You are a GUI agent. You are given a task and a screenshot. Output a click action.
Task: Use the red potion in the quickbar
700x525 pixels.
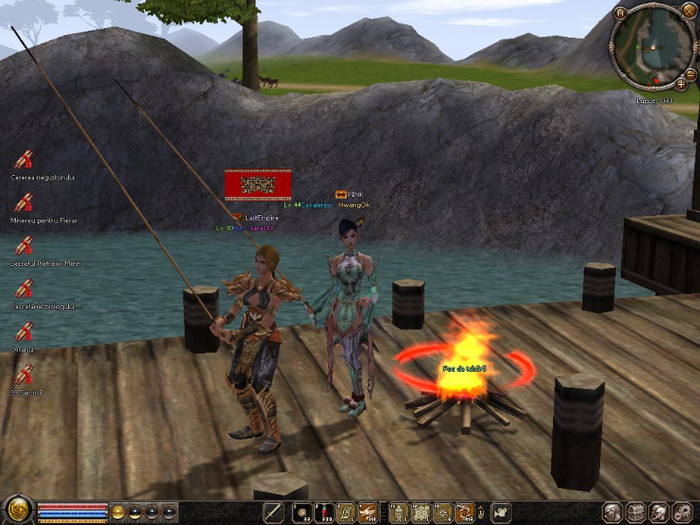[322, 512]
